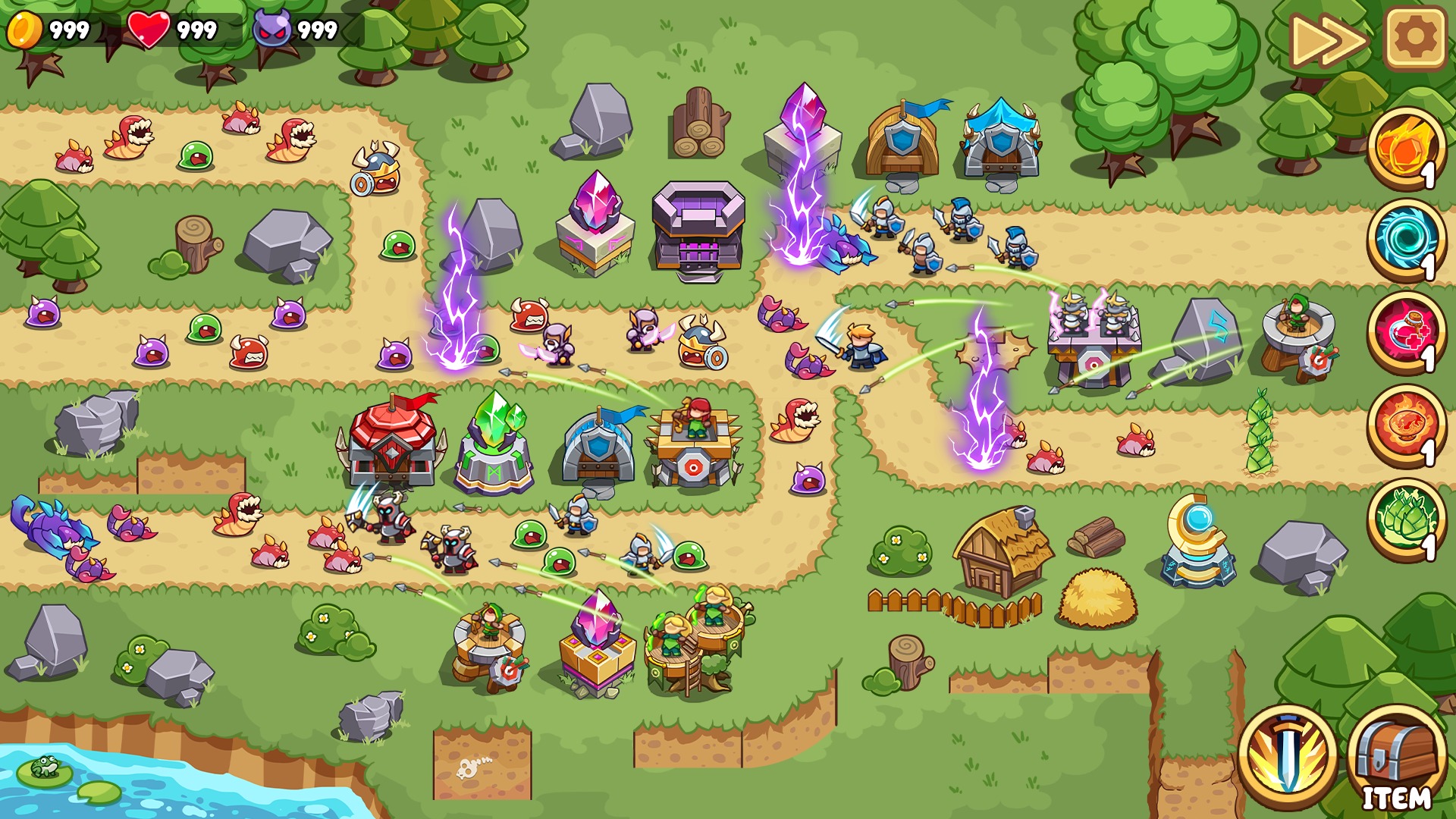Select the golden beacon tower near hay bale
The height and width of the screenshot is (819, 1456).
[1198, 546]
